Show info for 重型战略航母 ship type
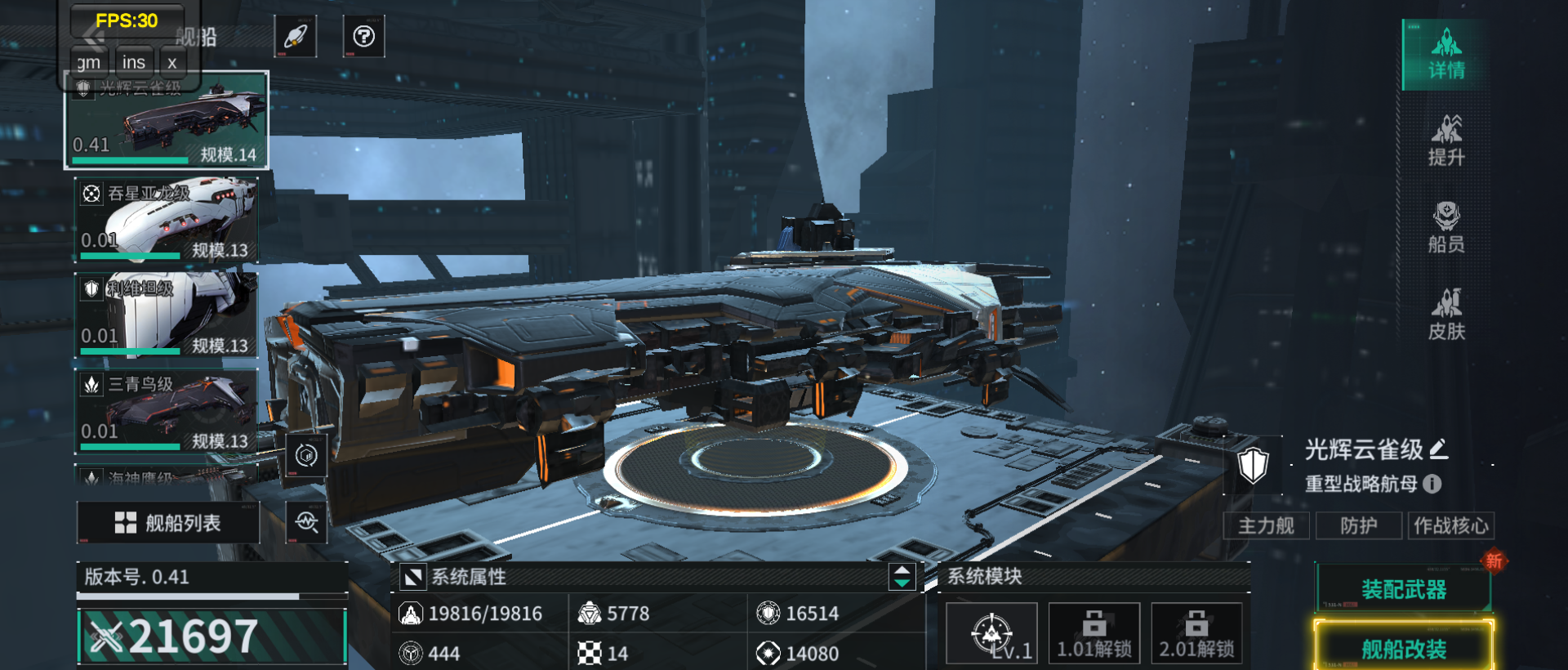This screenshot has width=1568, height=670. click(1432, 484)
